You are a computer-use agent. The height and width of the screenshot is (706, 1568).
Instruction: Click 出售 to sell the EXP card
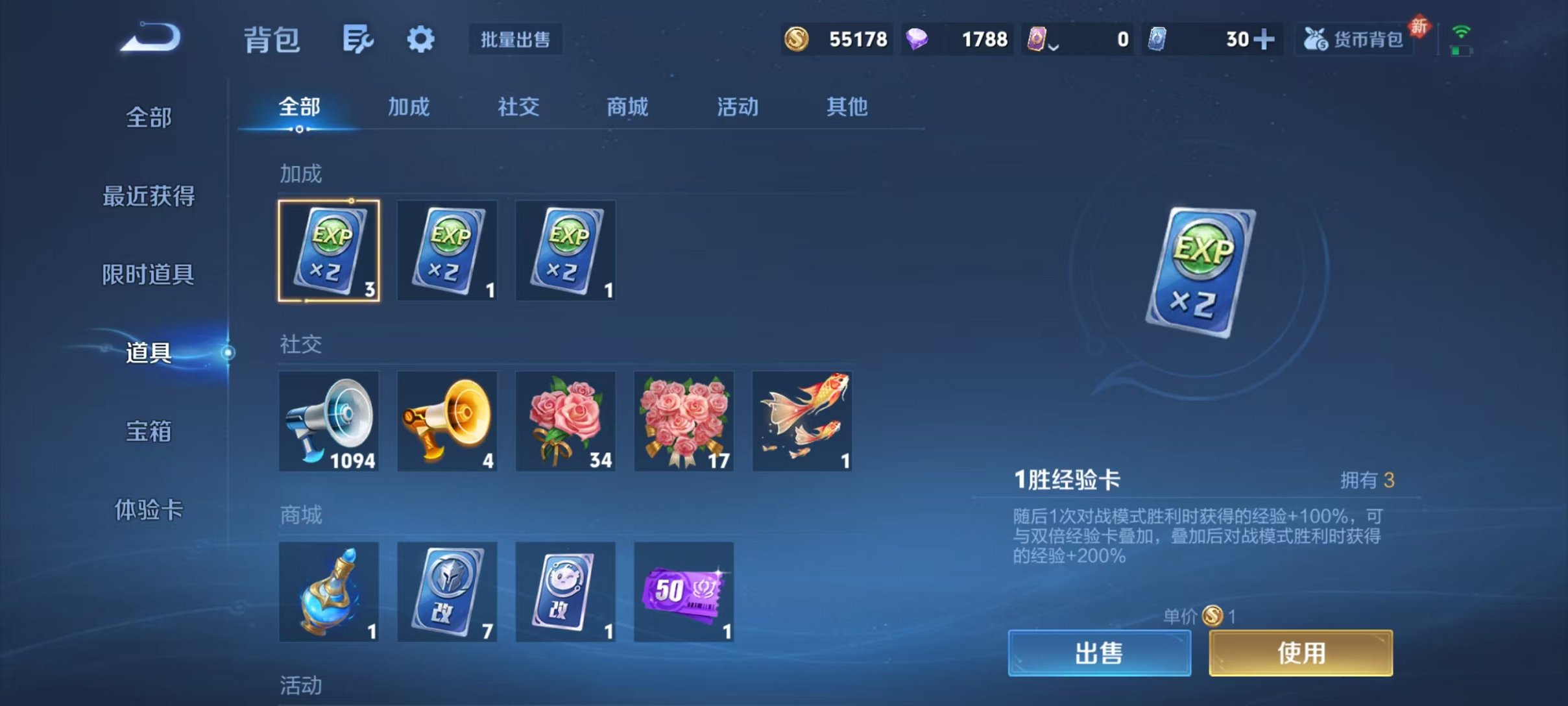click(x=1100, y=653)
